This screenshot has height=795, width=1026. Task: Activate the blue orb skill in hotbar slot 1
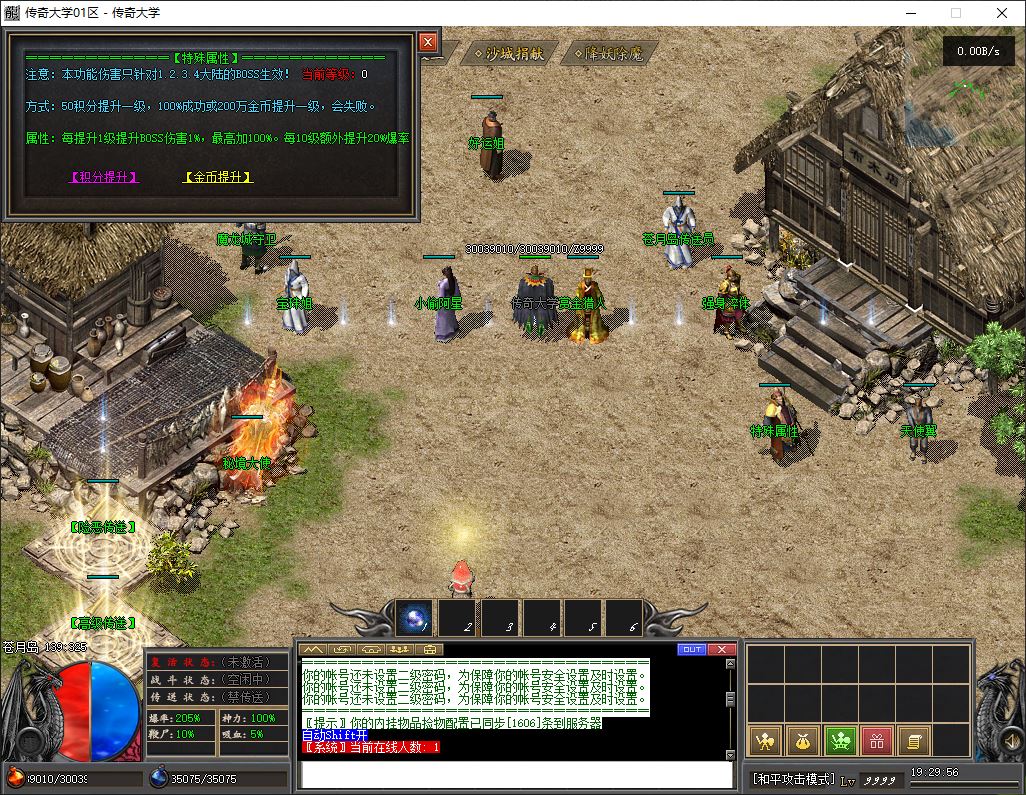click(414, 618)
